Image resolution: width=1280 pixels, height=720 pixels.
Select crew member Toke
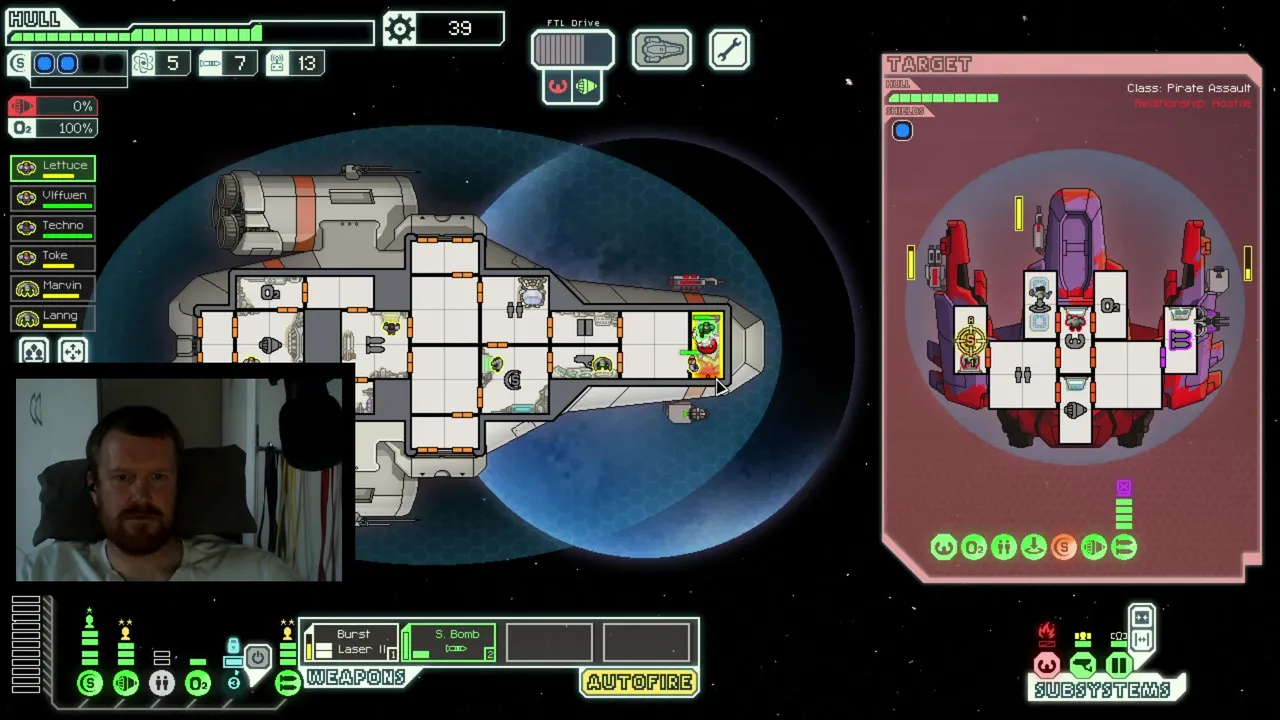[54, 257]
